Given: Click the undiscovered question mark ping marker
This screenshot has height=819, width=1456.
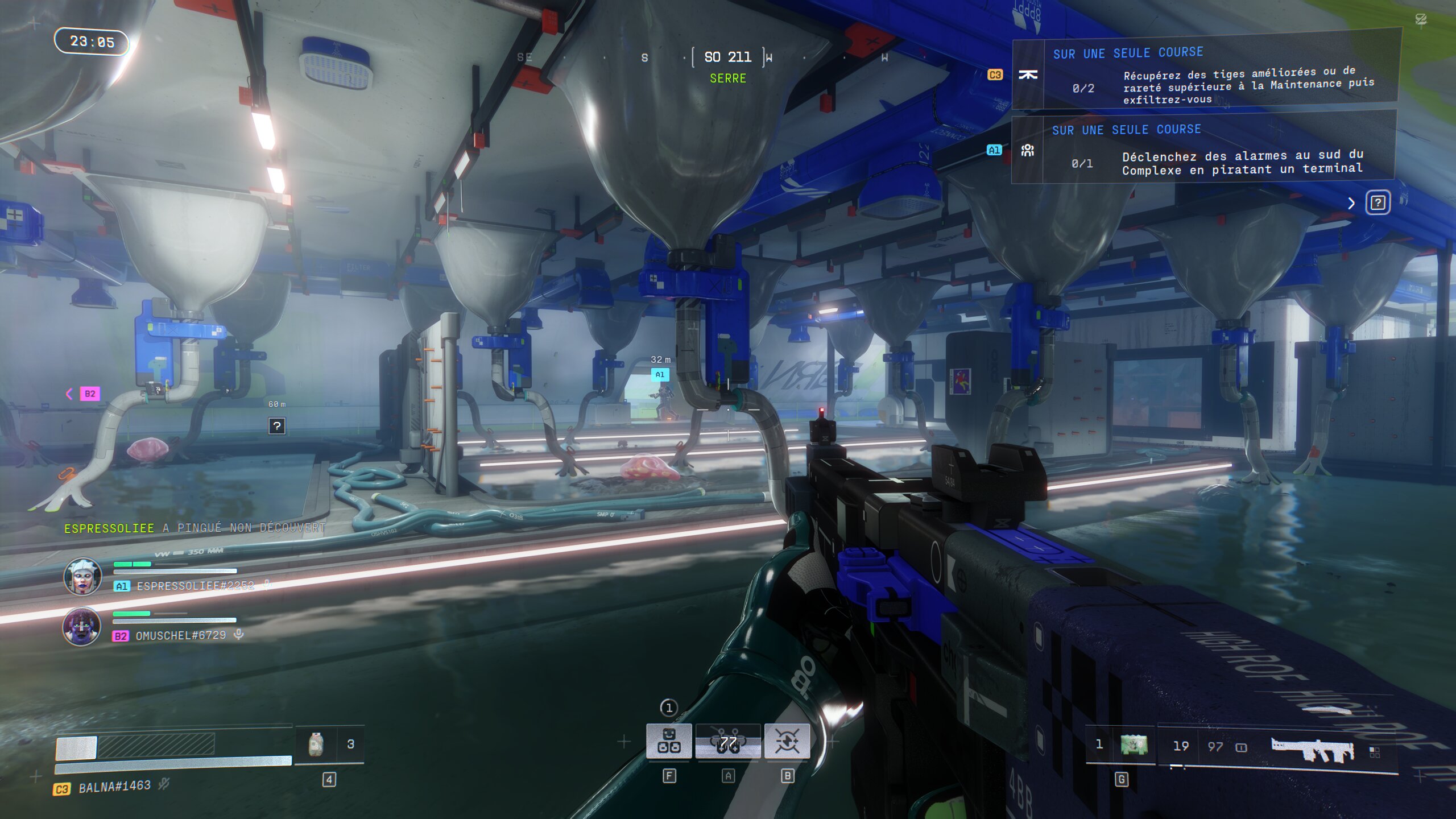Looking at the screenshot, I should (276, 425).
